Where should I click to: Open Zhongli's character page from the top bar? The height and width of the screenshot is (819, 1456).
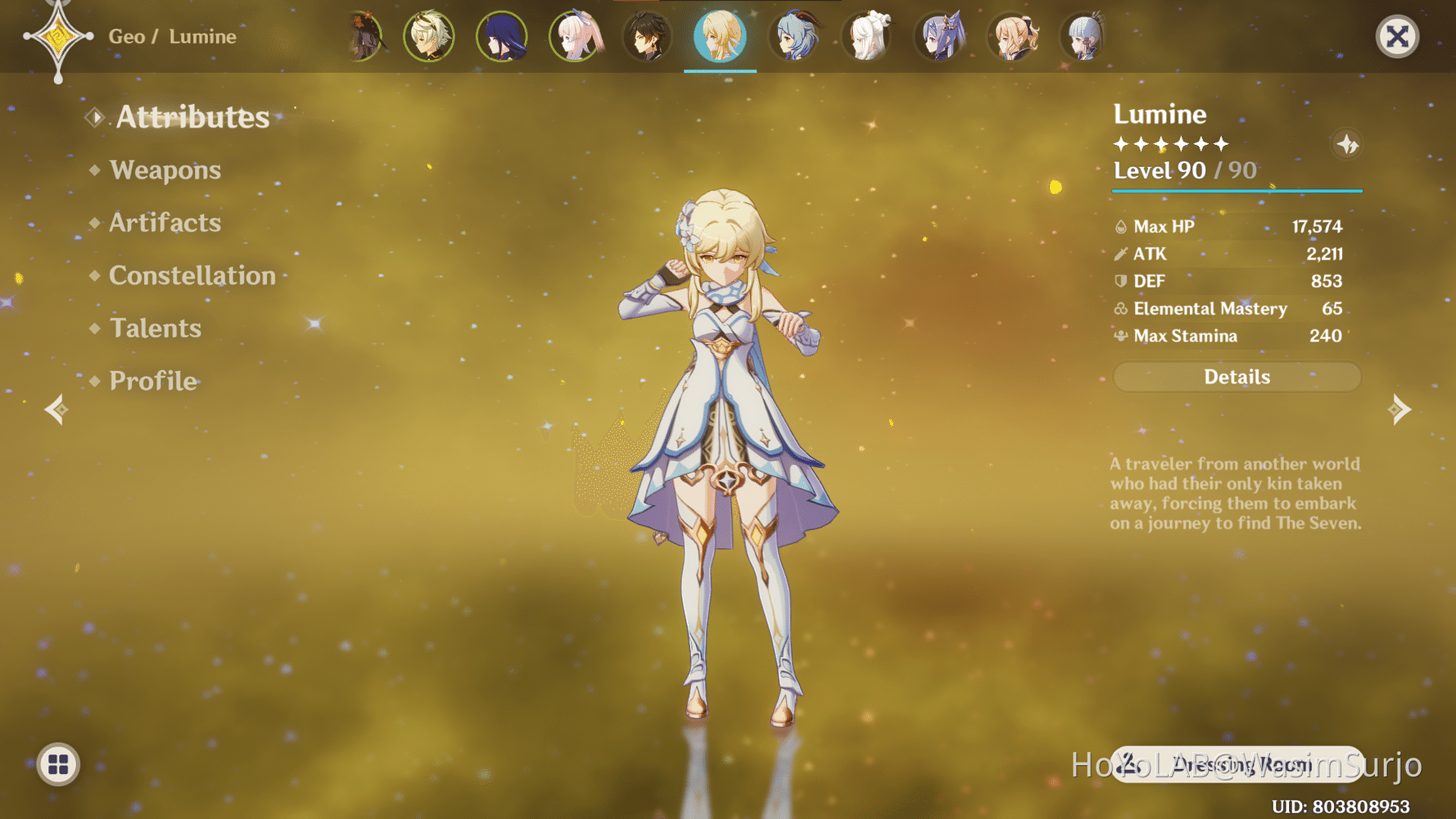pos(648,37)
